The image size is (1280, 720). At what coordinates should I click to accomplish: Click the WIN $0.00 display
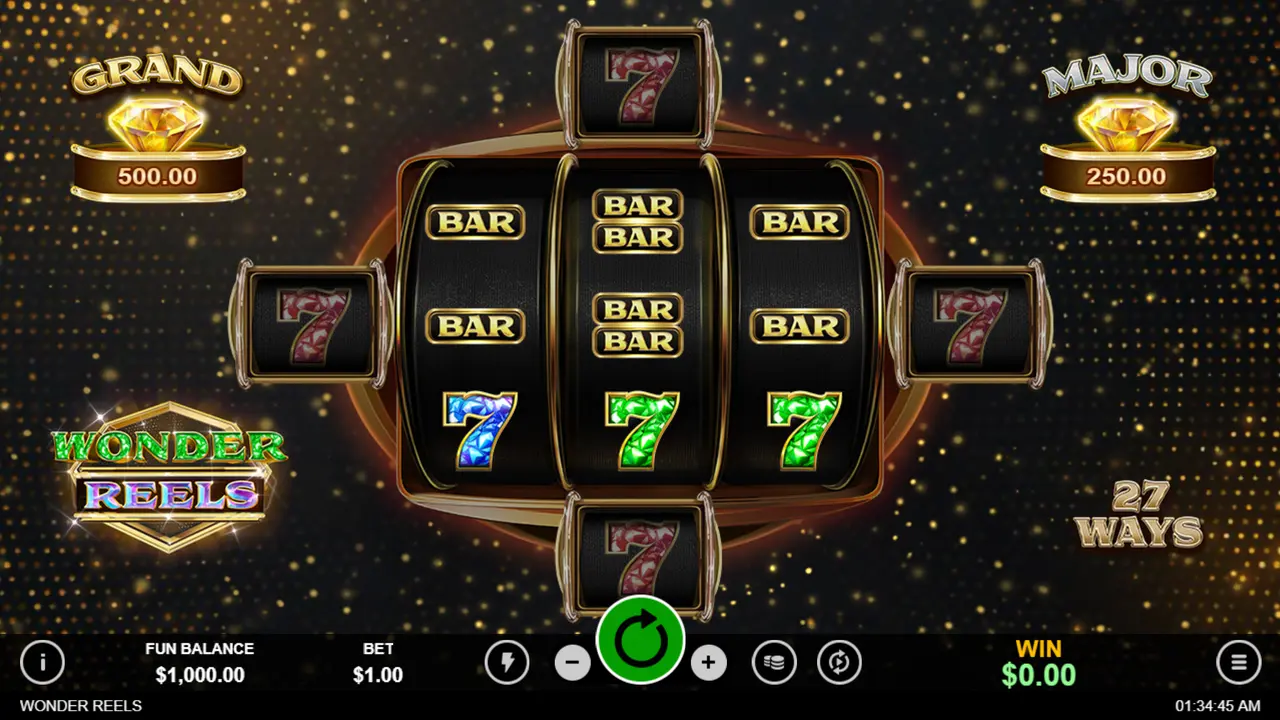tap(1038, 662)
